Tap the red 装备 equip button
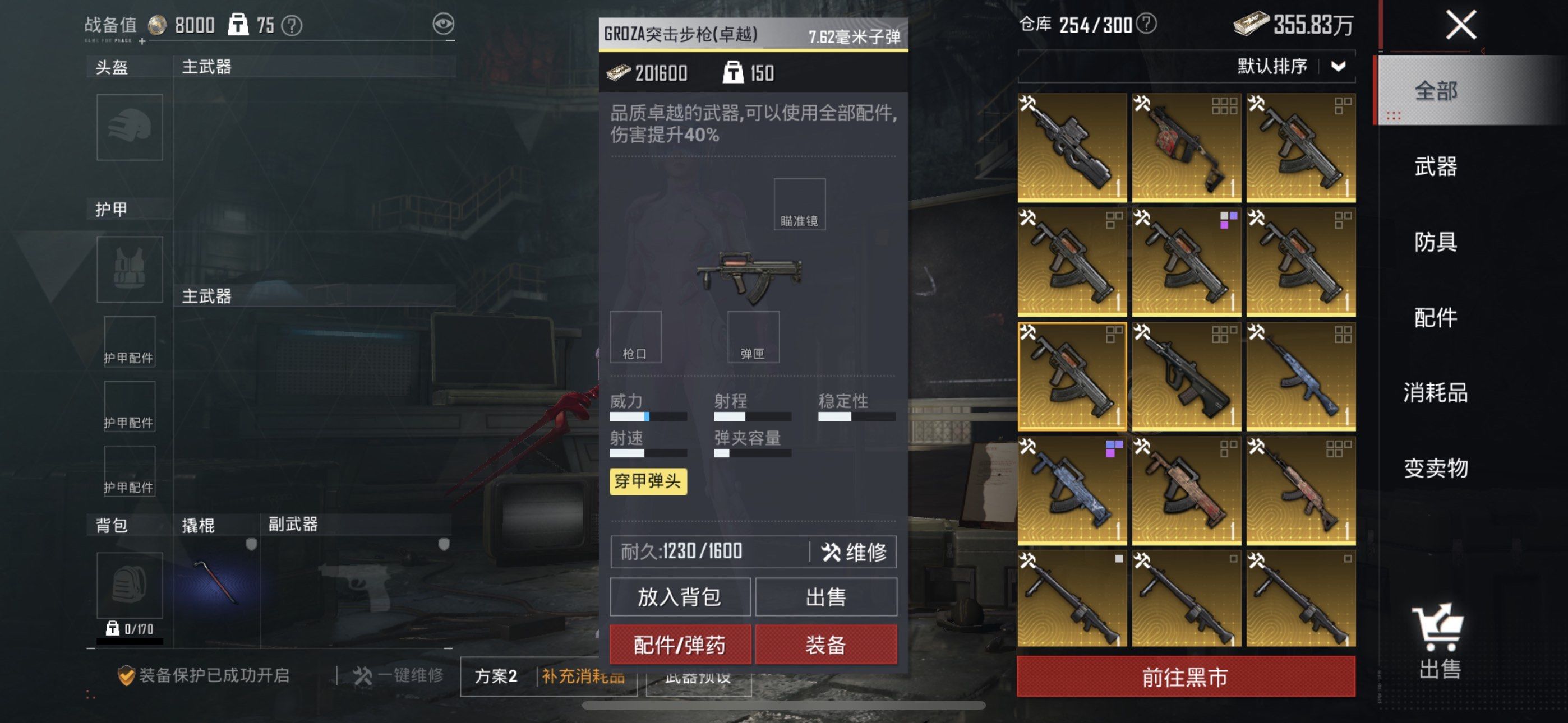The width and height of the screenshot is (1568, 723). tap(825, 645)
